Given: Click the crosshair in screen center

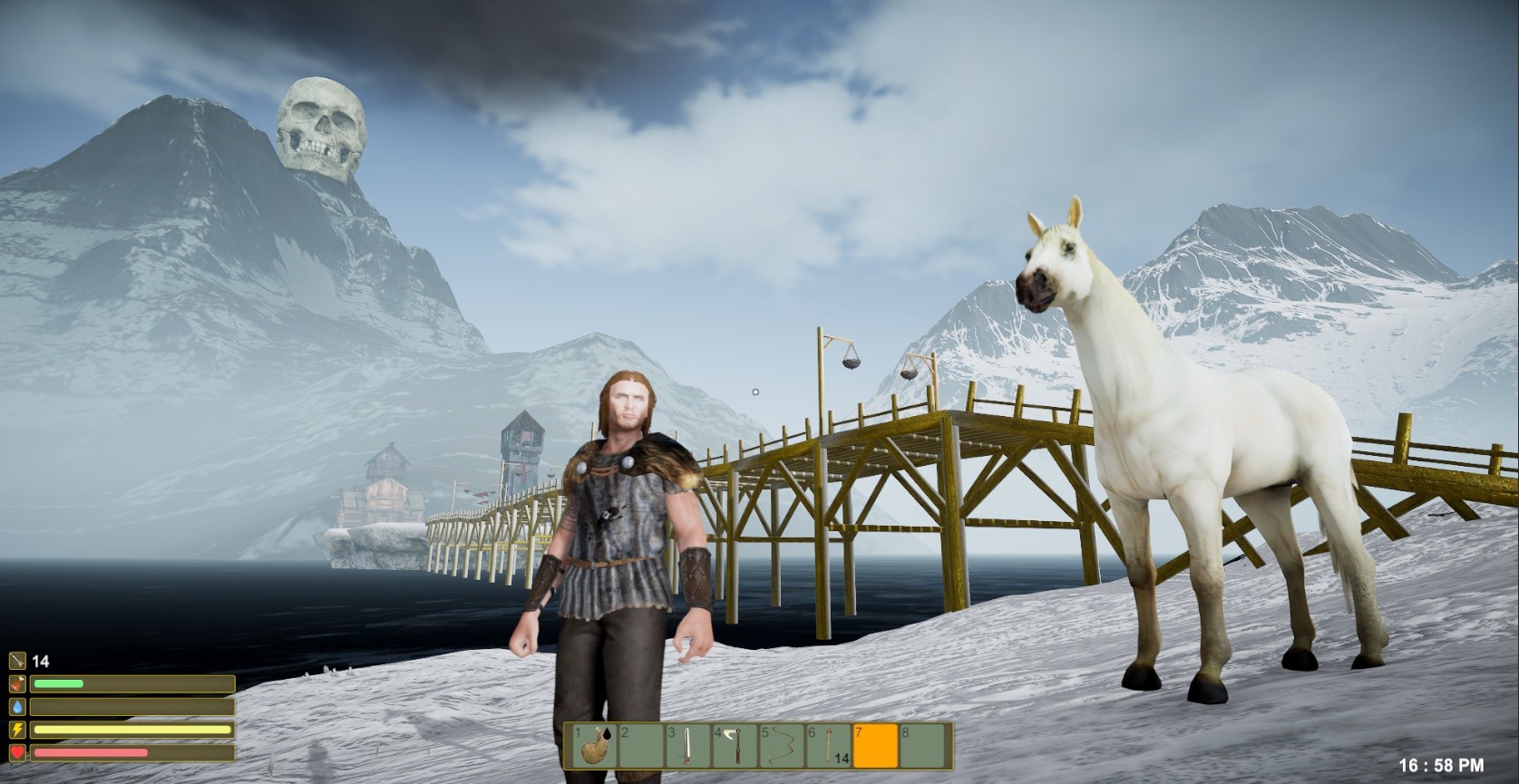Looking at the screenshot, I should (x=755, y=392).
